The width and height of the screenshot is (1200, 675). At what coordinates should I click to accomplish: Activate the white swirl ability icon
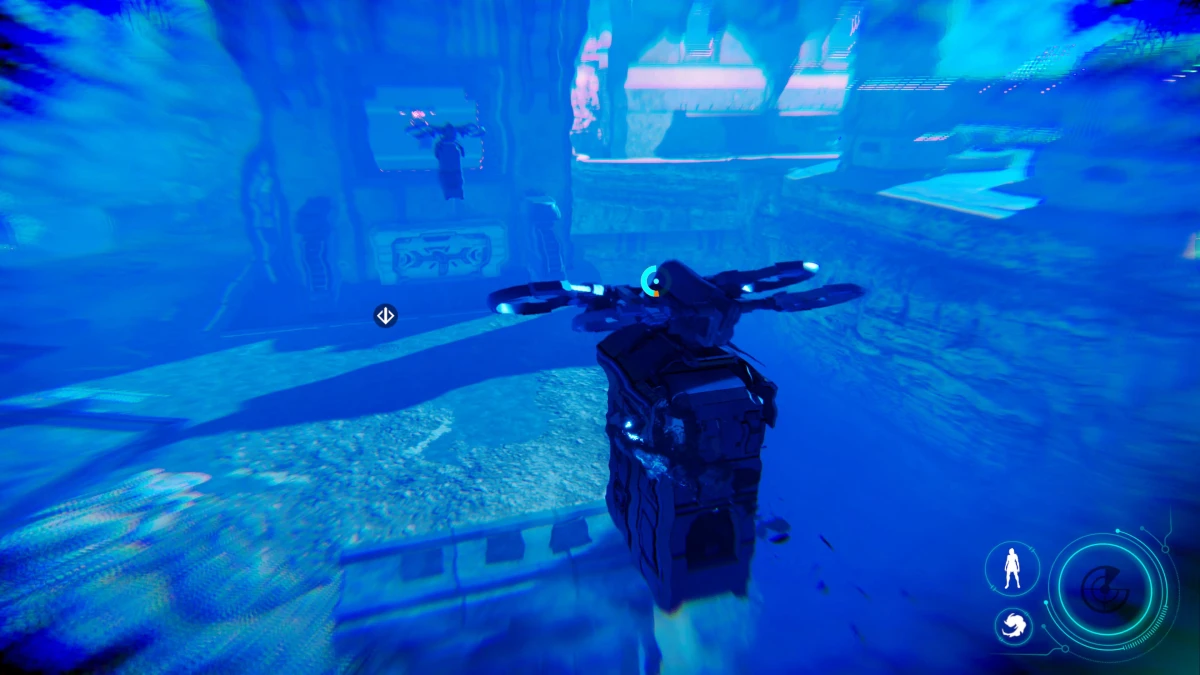[x=1013, y=626]
